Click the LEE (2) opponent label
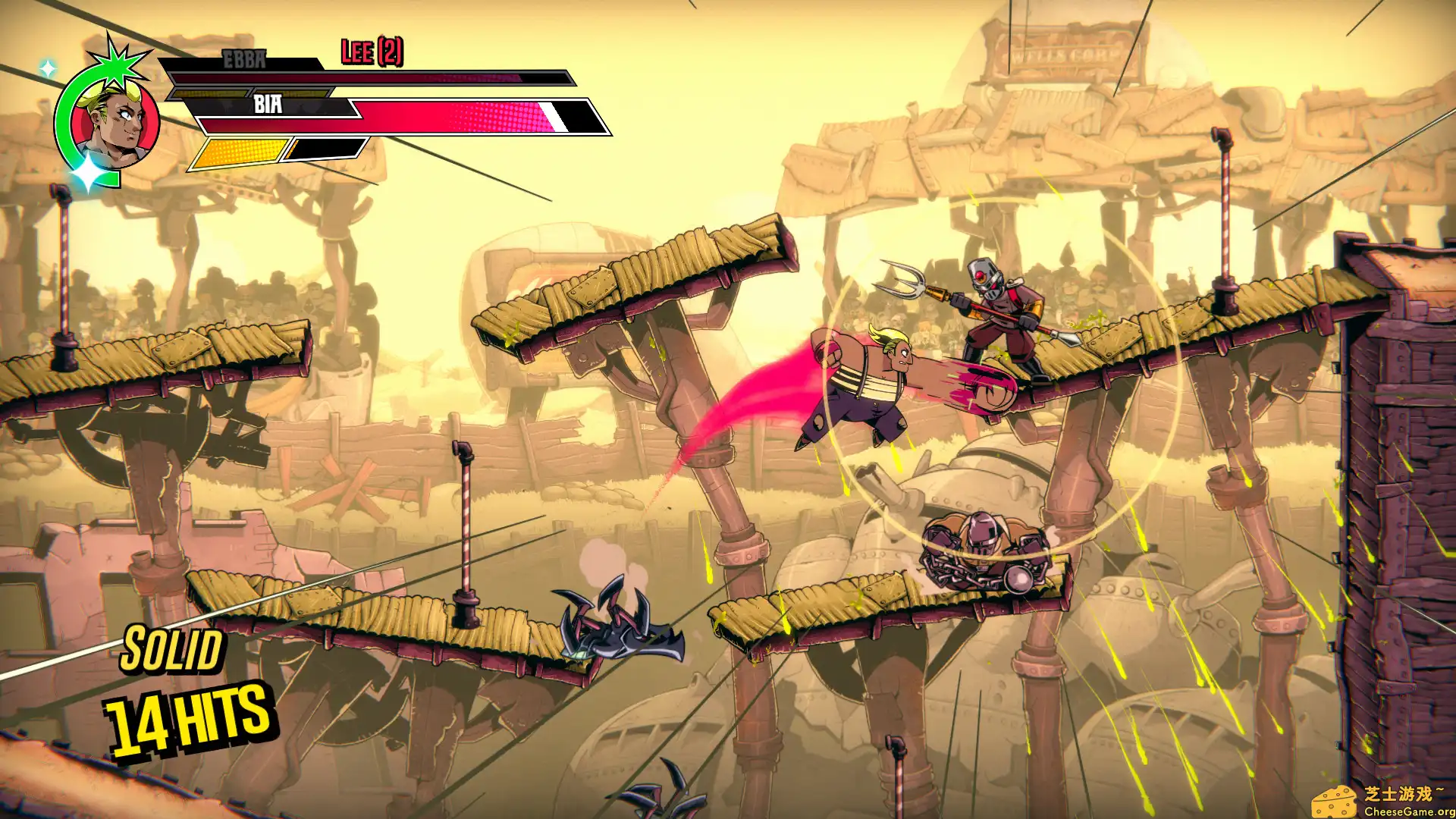The height and width of the screenshot is (819, 1456). pyautogui.click(x=373, y=53)
